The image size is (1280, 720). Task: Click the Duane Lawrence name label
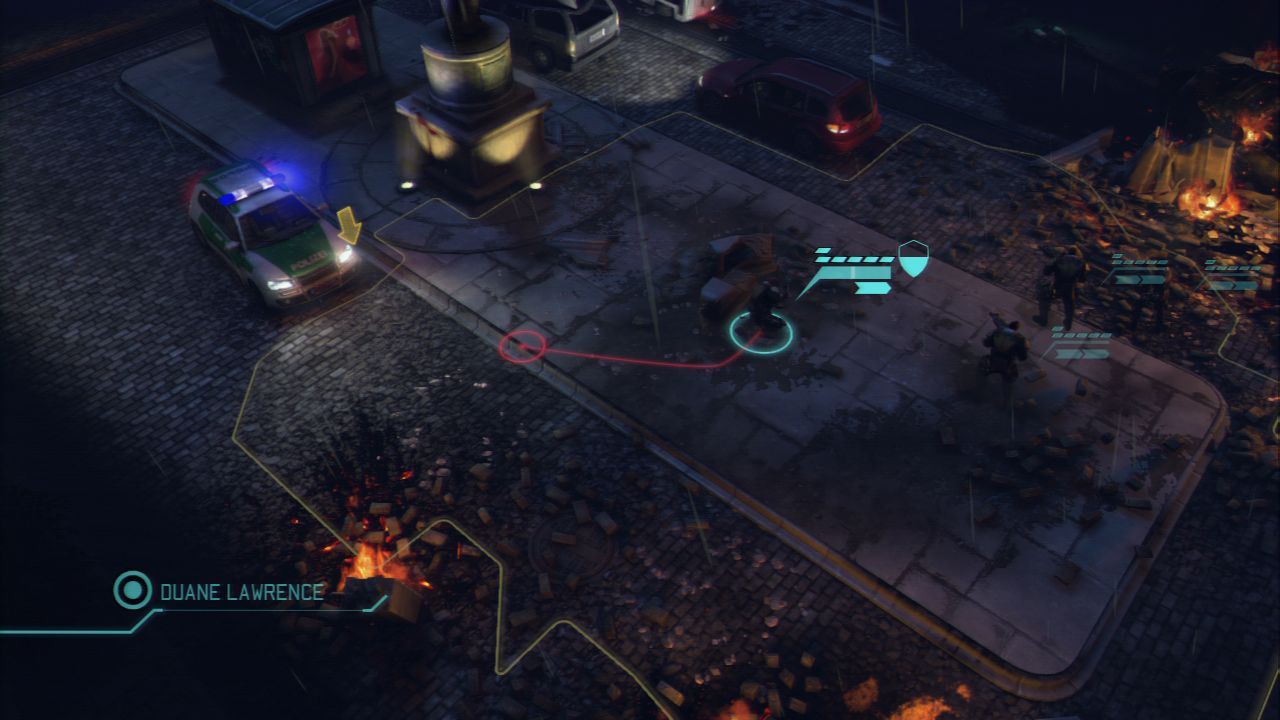[238, 591]
